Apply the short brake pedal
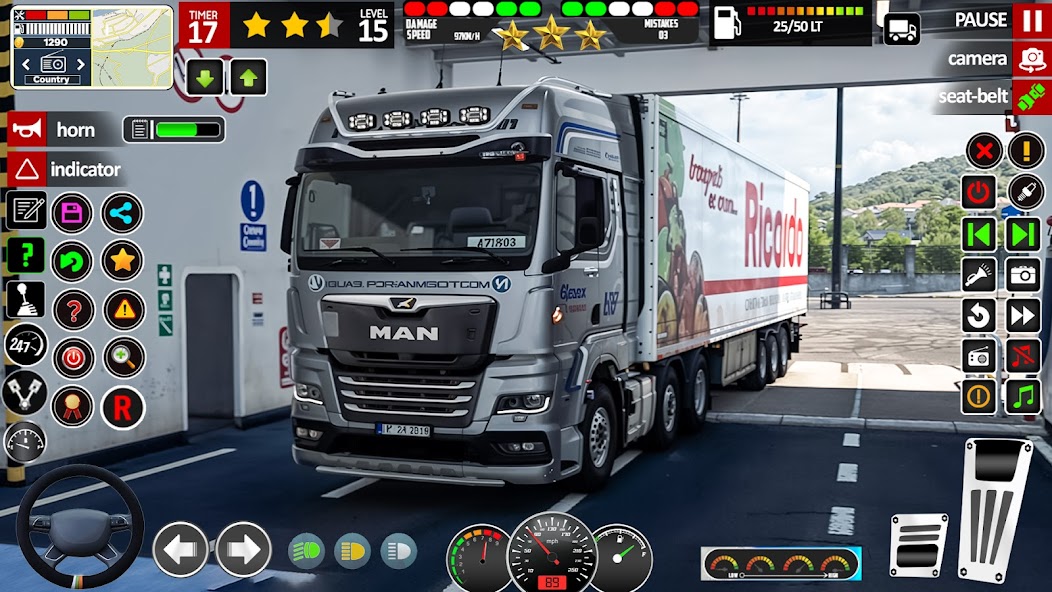1052x592 pixels. pos(918,545)
